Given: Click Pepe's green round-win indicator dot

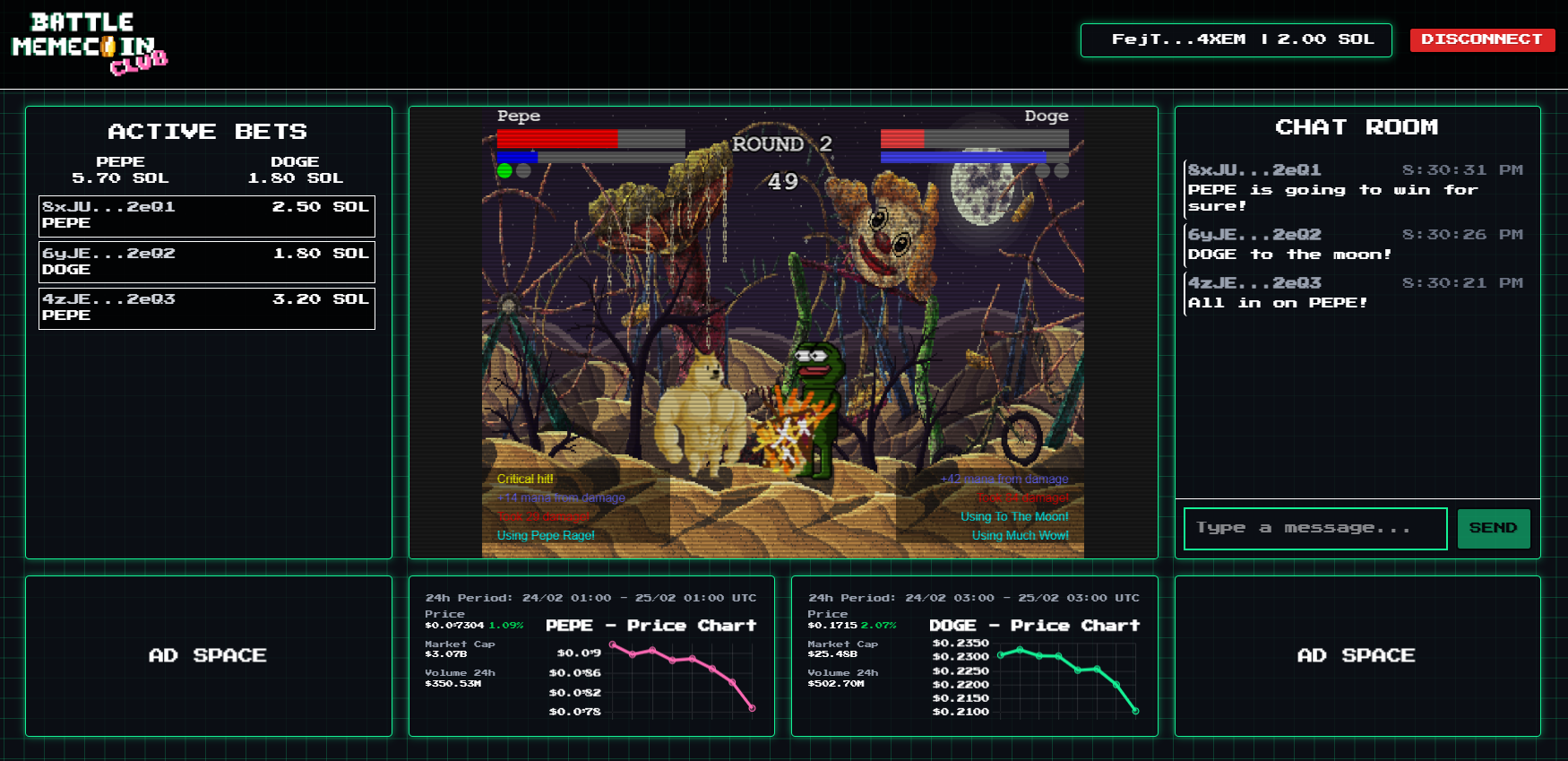Looking at the screenshot, I should (x=504, y=171).
